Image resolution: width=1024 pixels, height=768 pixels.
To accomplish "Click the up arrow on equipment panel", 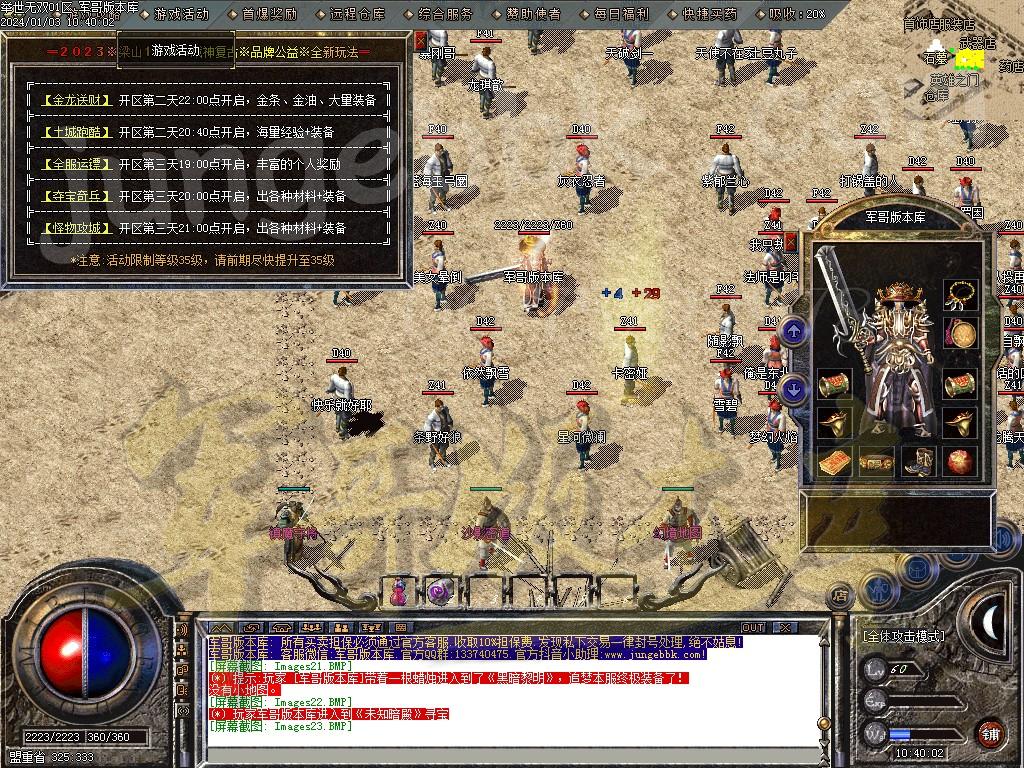I will click(x=794, y=330).
